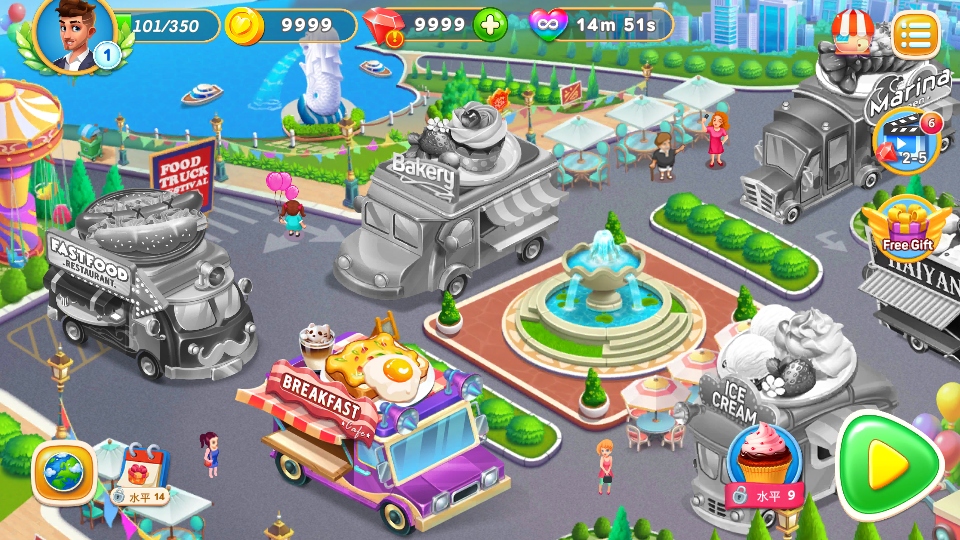Add gems with the green plus button
Viewport: 960px width, 540px height.
coord(490,25)
